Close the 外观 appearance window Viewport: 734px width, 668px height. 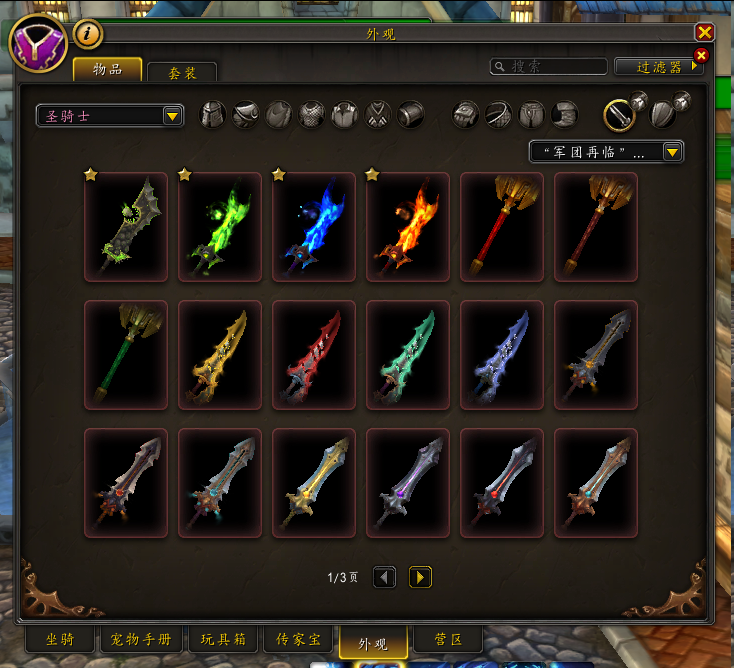pos(704,33)
